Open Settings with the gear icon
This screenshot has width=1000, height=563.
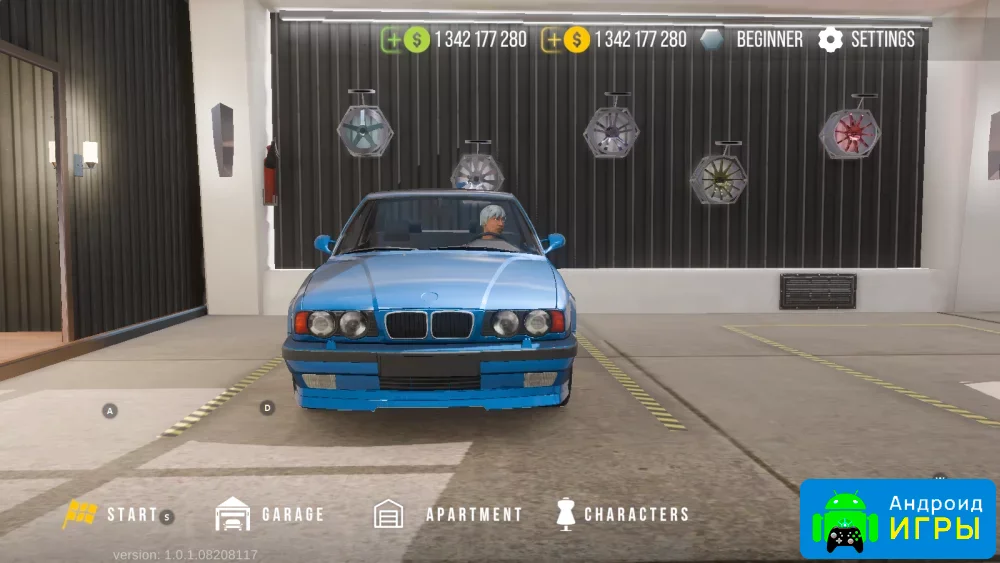[866, 40]
